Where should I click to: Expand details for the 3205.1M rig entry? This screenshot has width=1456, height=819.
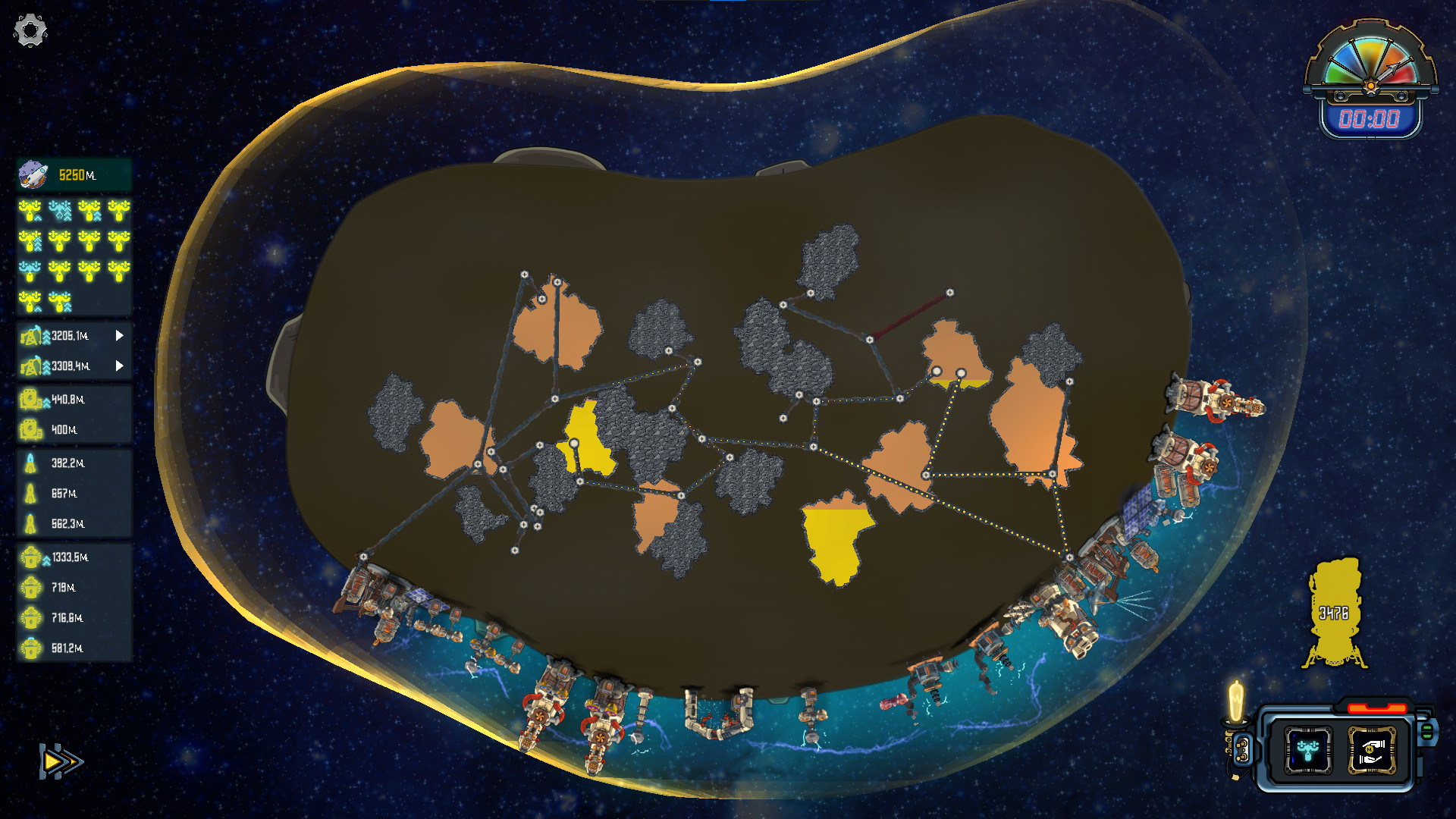[119, 334]
